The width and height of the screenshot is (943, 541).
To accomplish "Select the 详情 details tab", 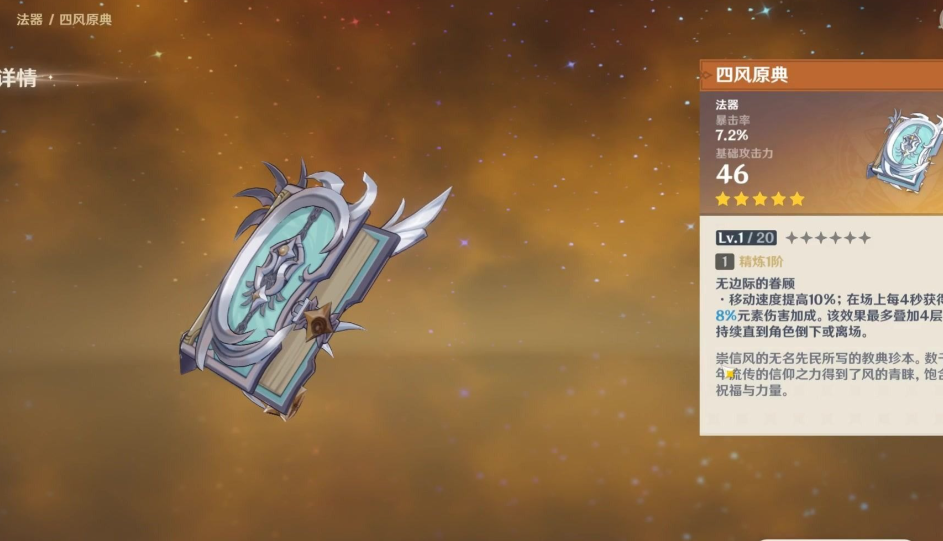I will [20, 79].
